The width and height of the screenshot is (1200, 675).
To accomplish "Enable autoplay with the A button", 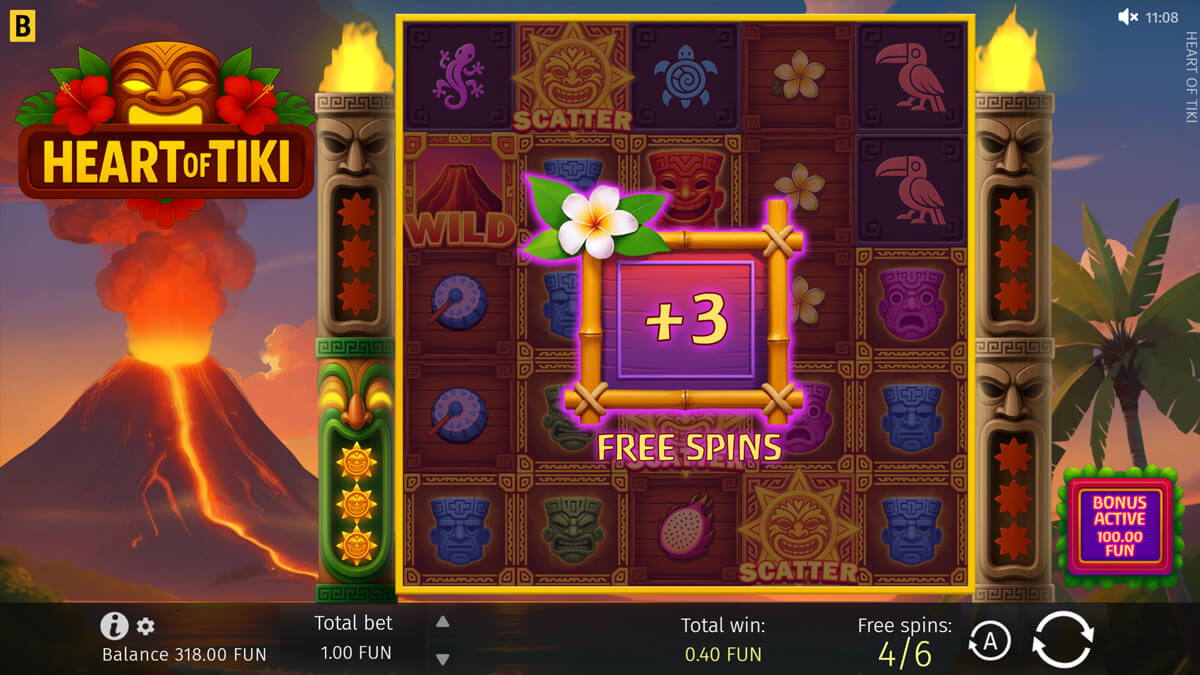I will (x=989, y=642).
